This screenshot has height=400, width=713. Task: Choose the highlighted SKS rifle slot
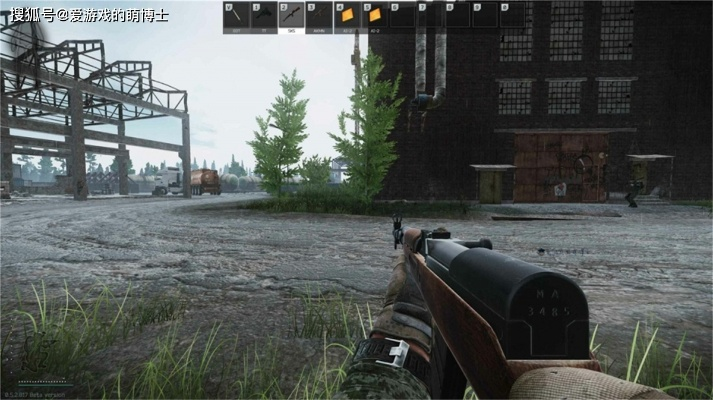click(291, 17)
